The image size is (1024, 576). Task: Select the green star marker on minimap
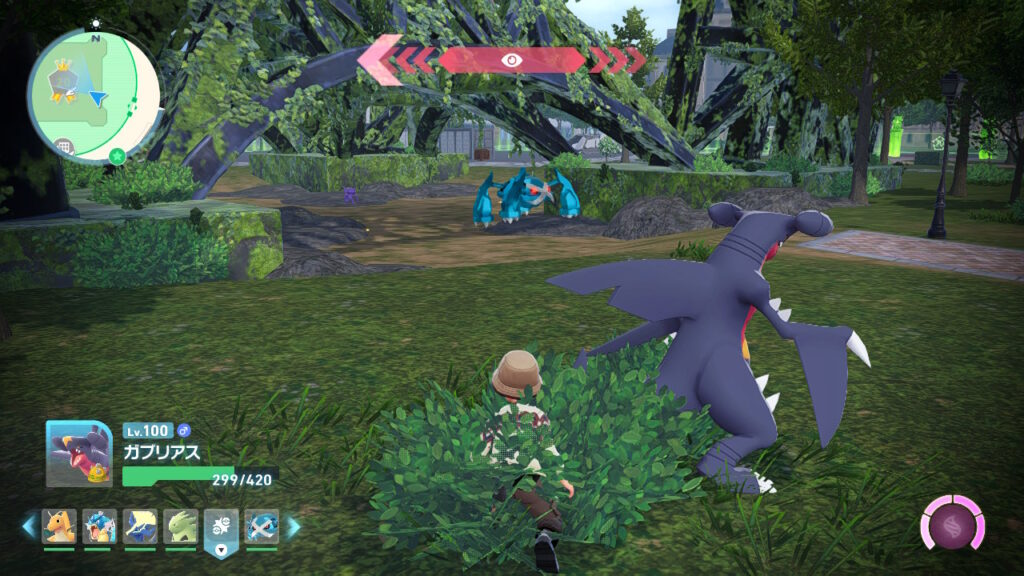point(117,156)
